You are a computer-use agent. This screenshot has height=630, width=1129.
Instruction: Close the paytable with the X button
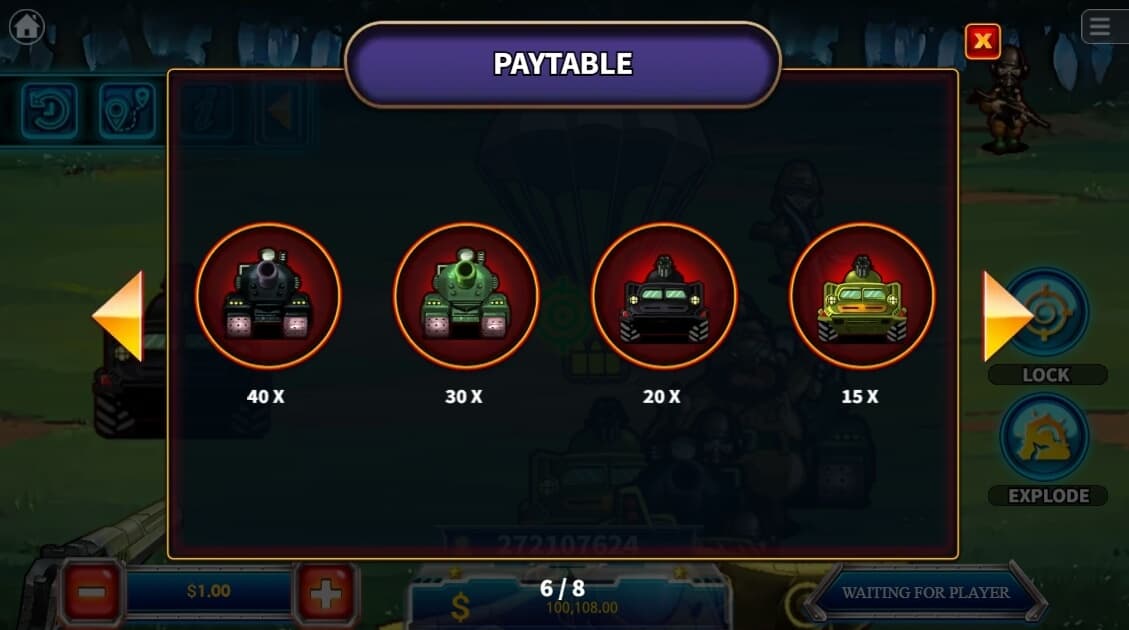pos(983,41)
